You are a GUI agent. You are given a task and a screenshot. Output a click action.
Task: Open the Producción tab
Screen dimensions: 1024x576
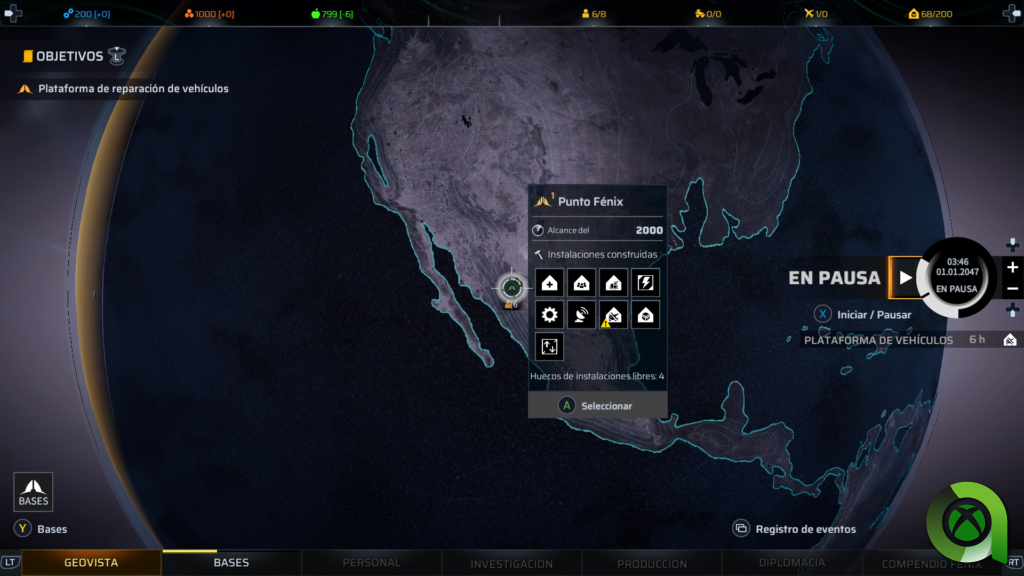(x=652, y=563)
